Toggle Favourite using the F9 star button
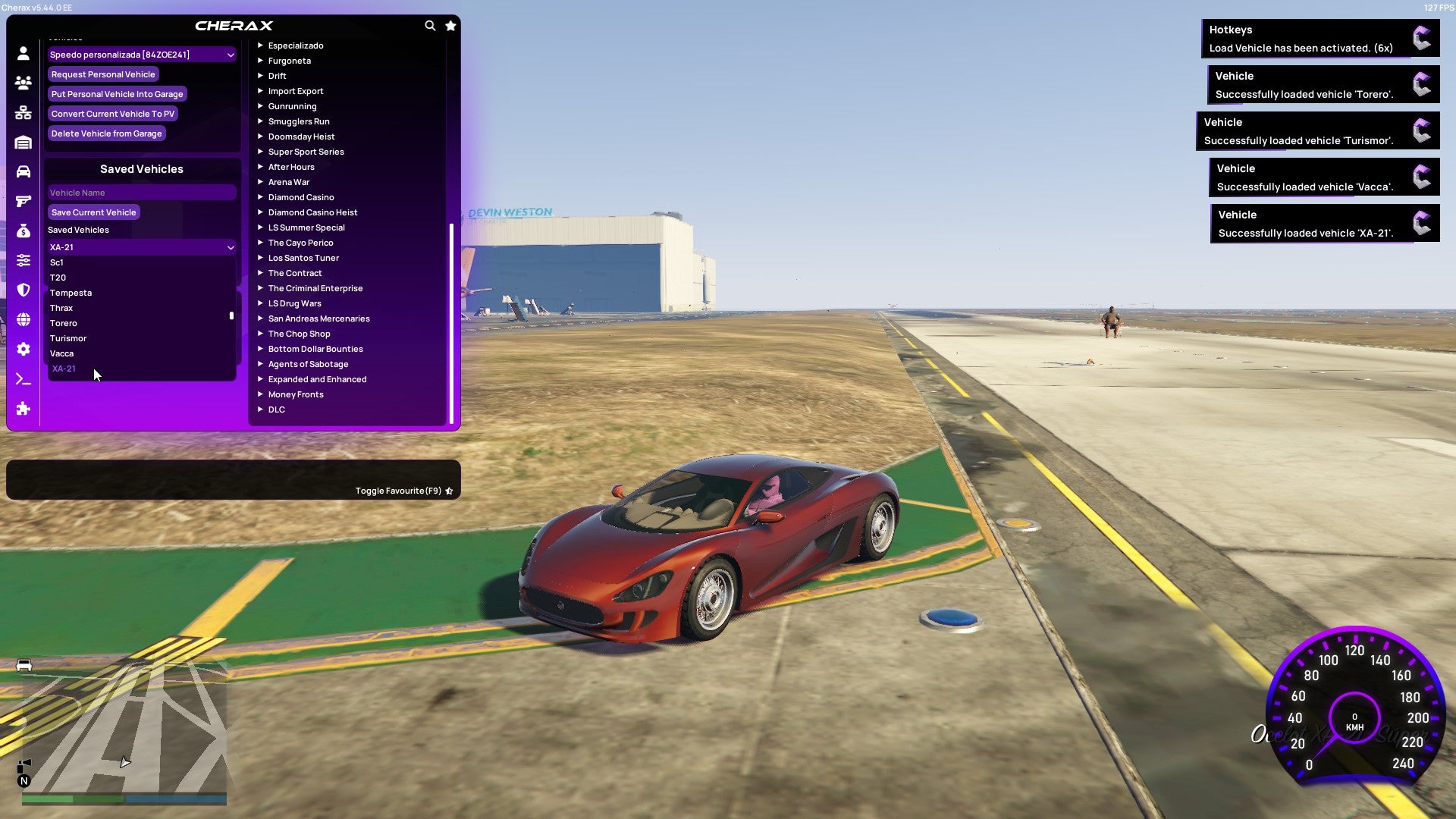The width and height of the screenshot is (1456, 819). coord(449,490)
